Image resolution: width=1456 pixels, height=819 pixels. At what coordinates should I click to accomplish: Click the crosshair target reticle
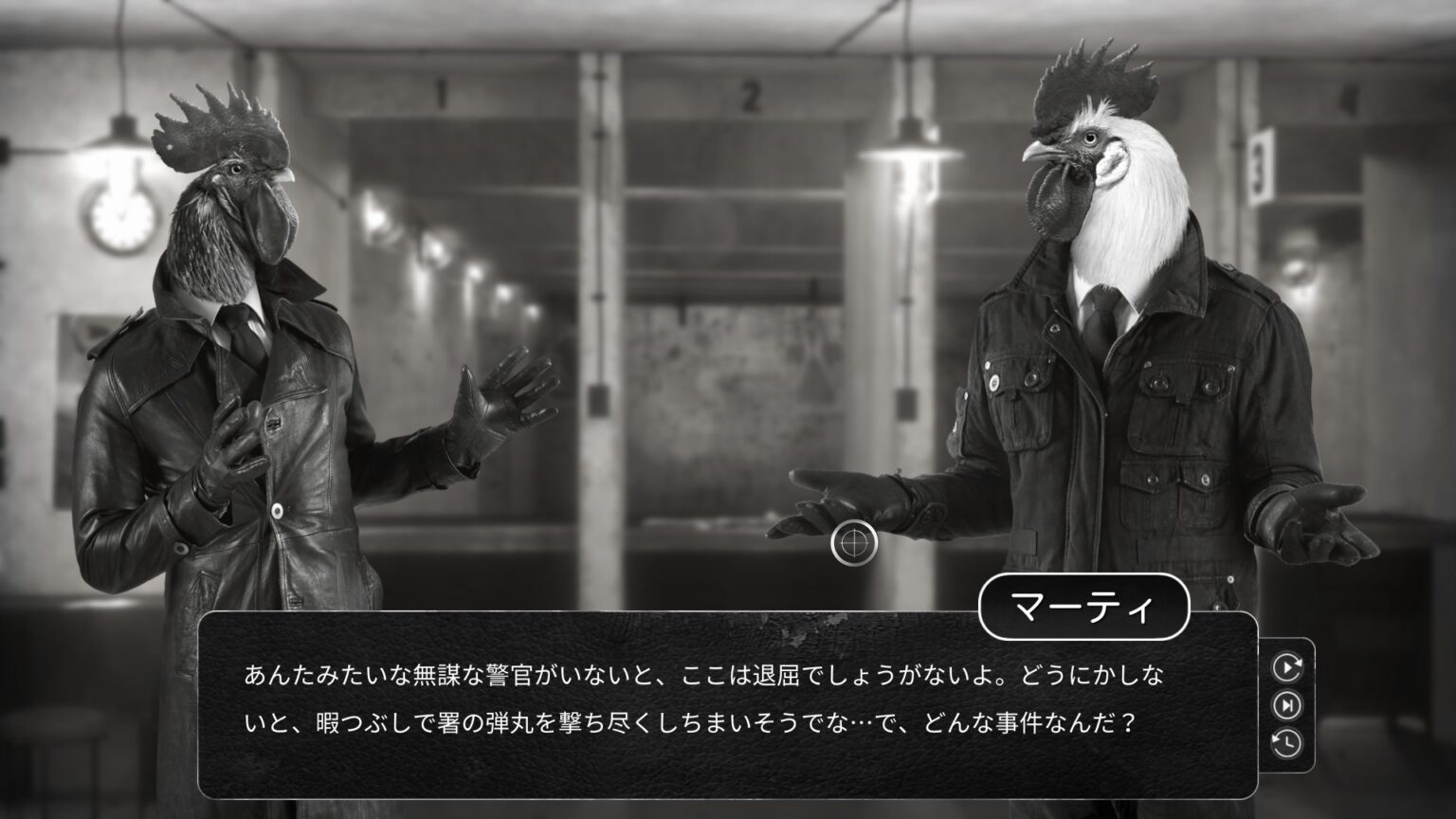[x=856, y=542]
